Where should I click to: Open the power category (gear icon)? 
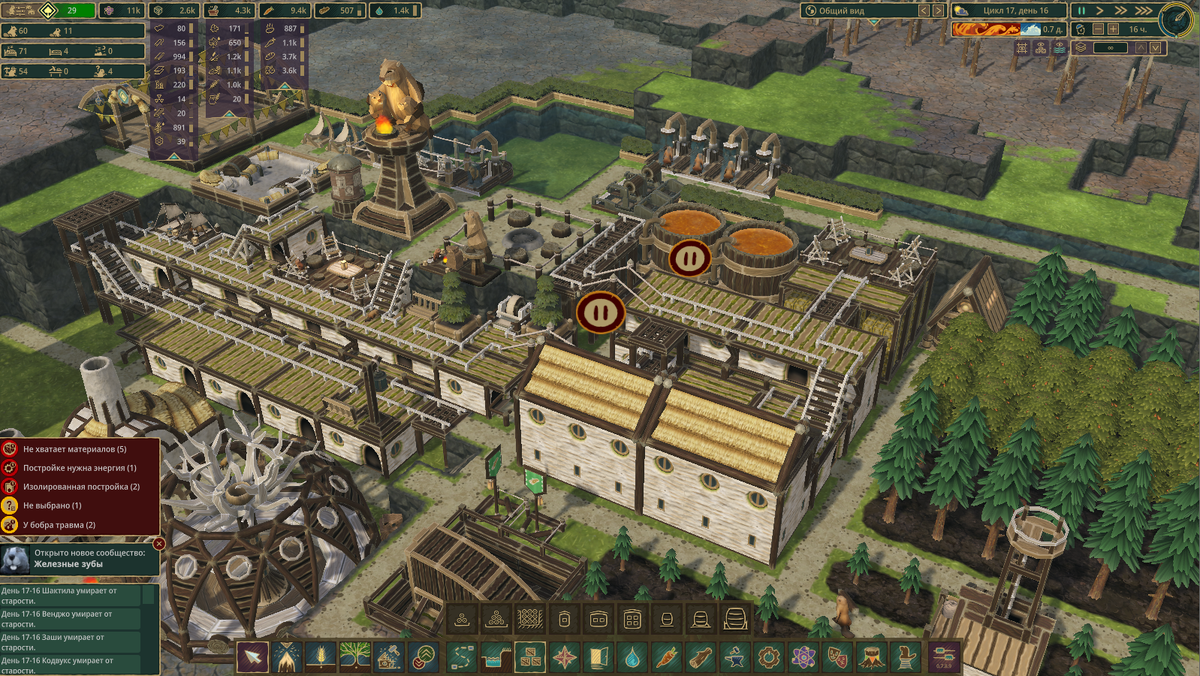tap(768, 657)
